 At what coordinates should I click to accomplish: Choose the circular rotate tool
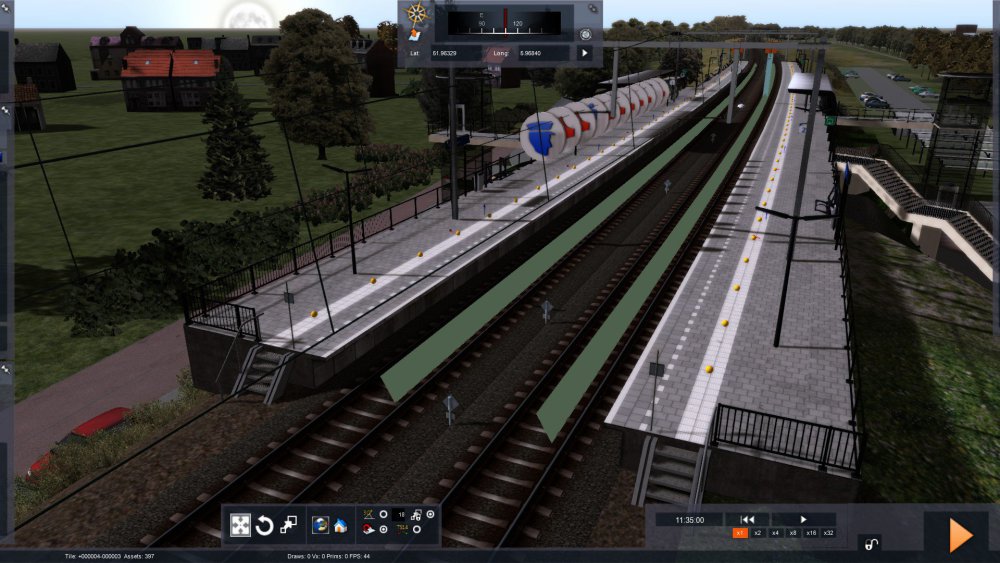point(264,525)
